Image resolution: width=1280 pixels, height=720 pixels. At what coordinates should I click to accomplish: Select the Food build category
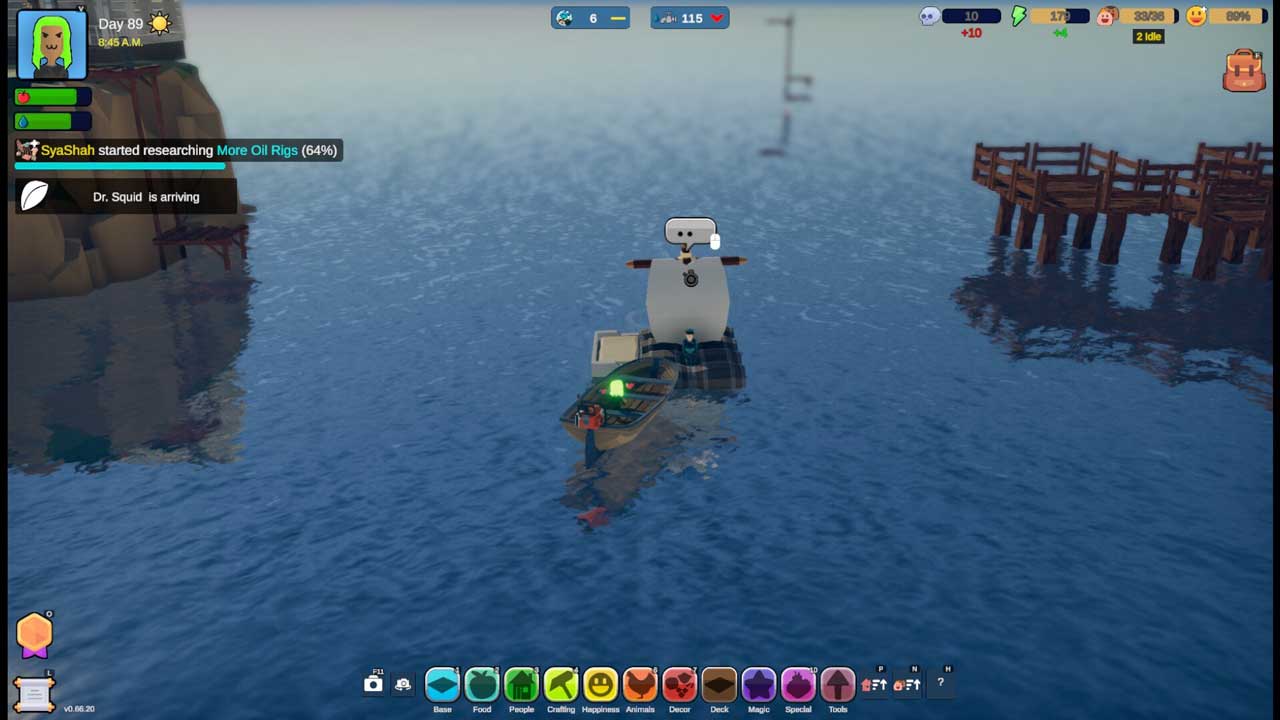click(x=482, y=685)
